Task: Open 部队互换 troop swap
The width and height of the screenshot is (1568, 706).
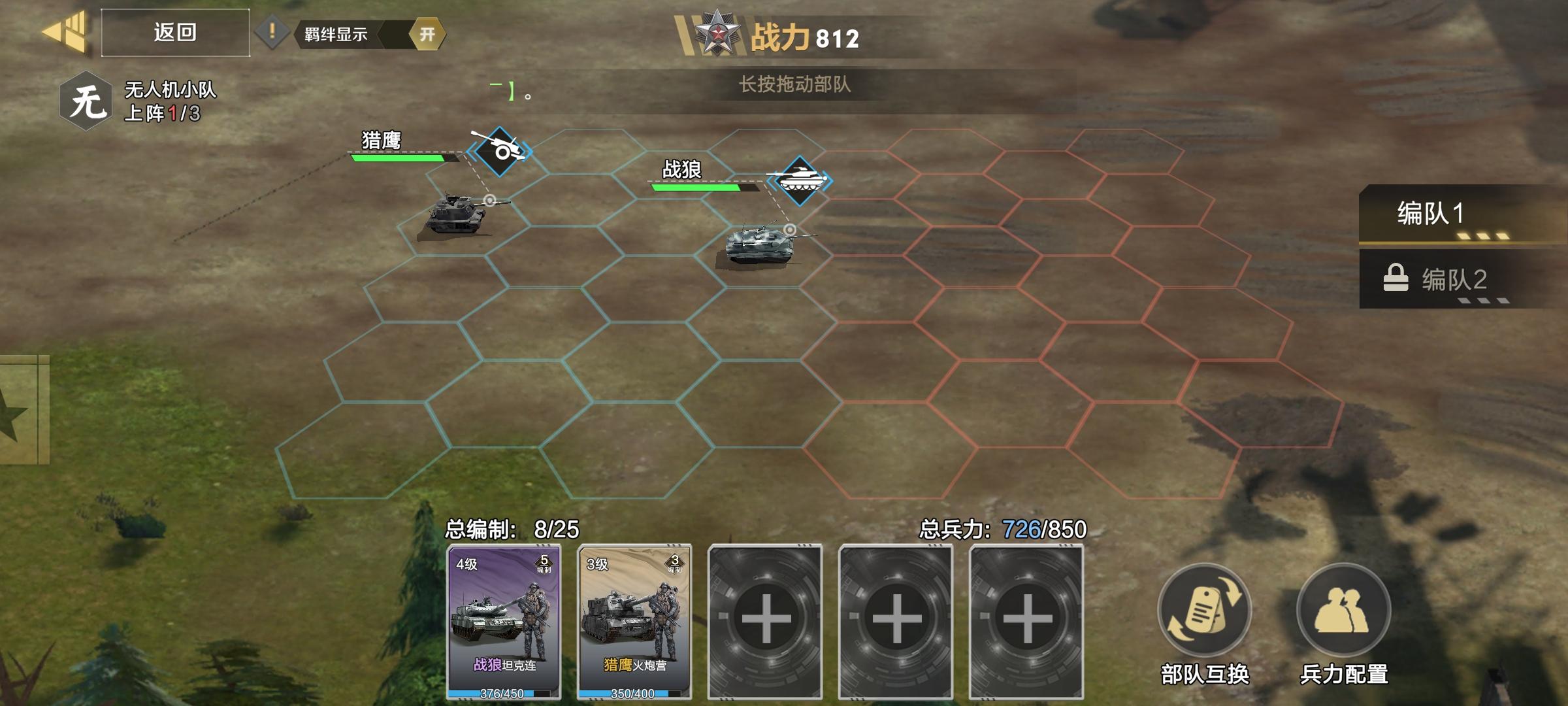Action: (x=1204, y=611)
